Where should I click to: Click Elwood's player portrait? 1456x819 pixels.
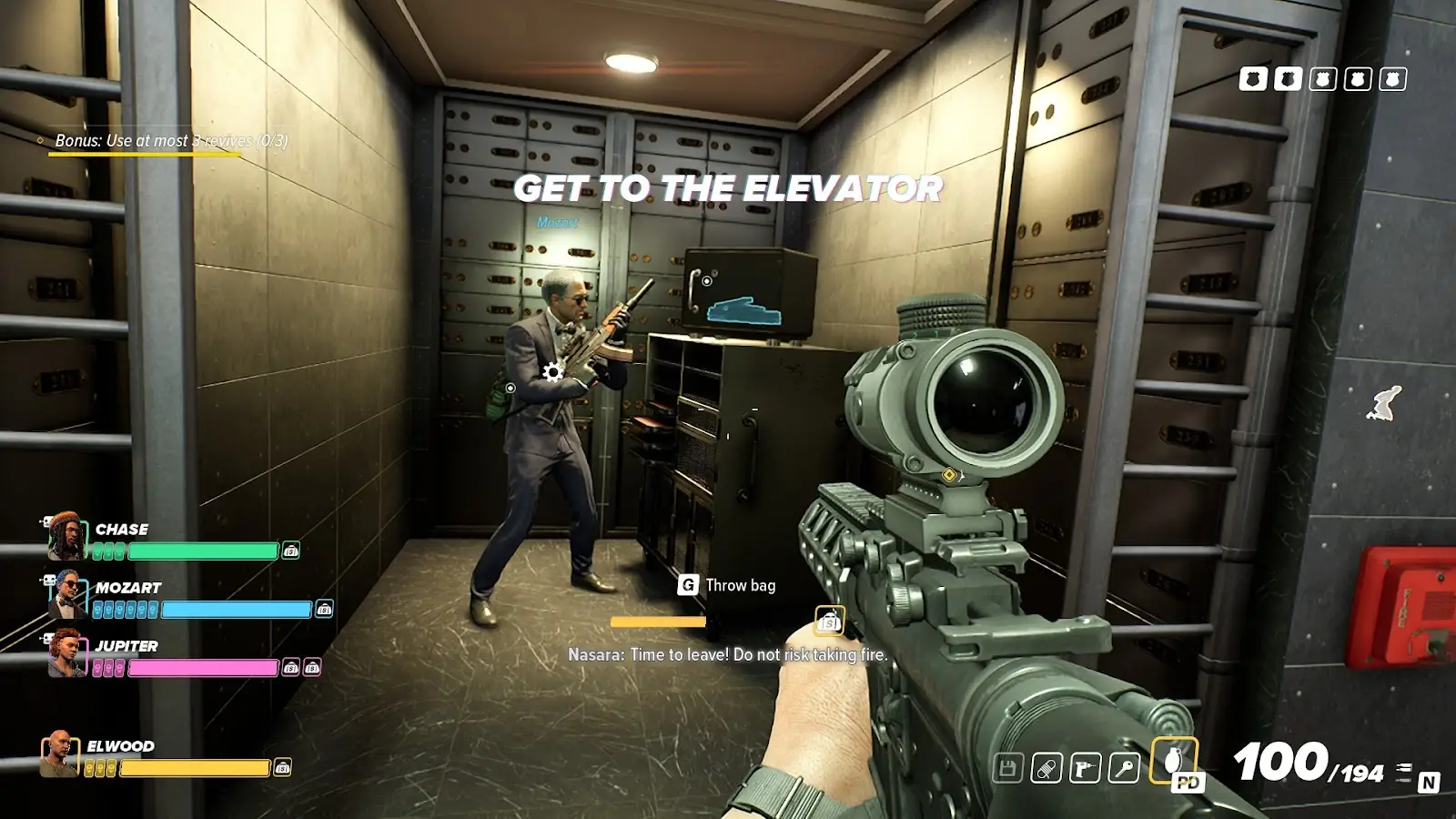click(60, 753)
